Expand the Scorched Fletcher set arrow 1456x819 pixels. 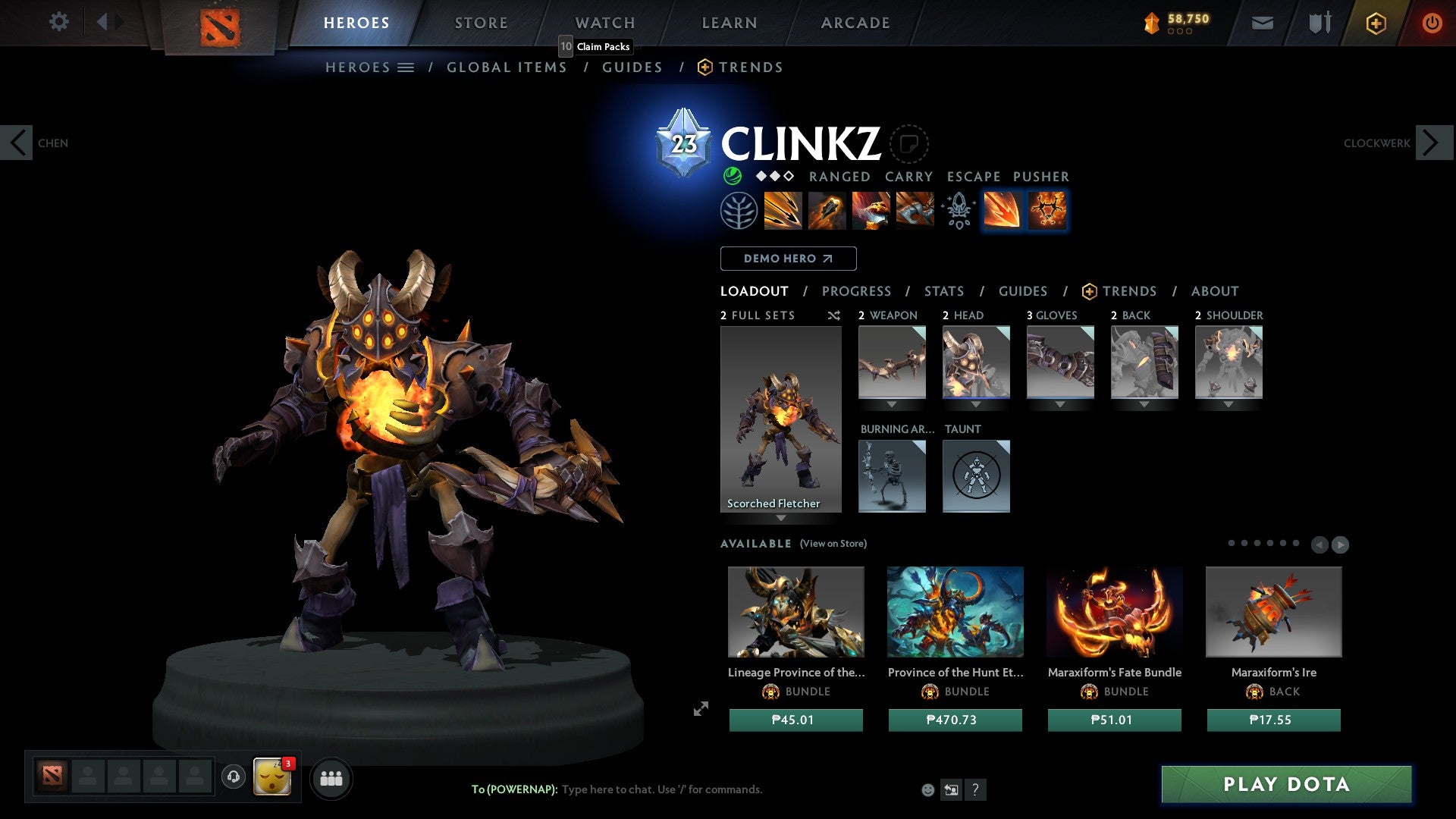[x=781, y=519]
